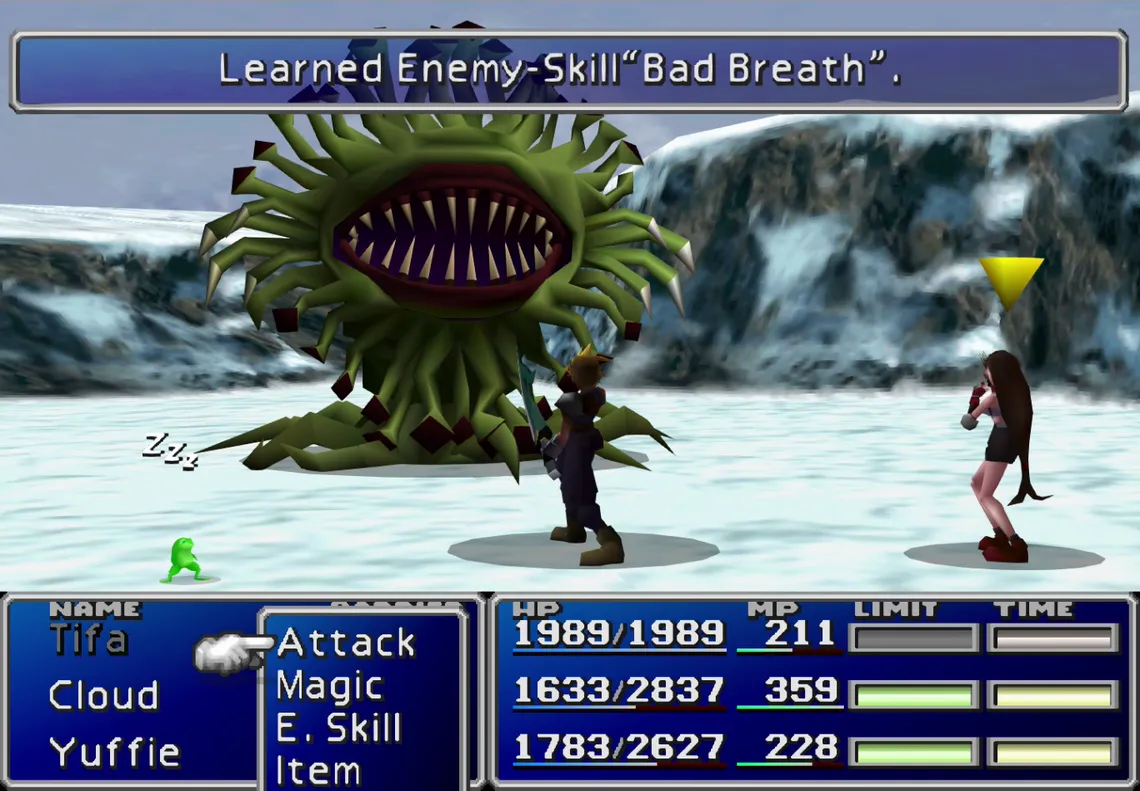Screen dimensions: 1140x791
Task: Pick the Item command
Action: pyautogui.click(x=318, y=771)
